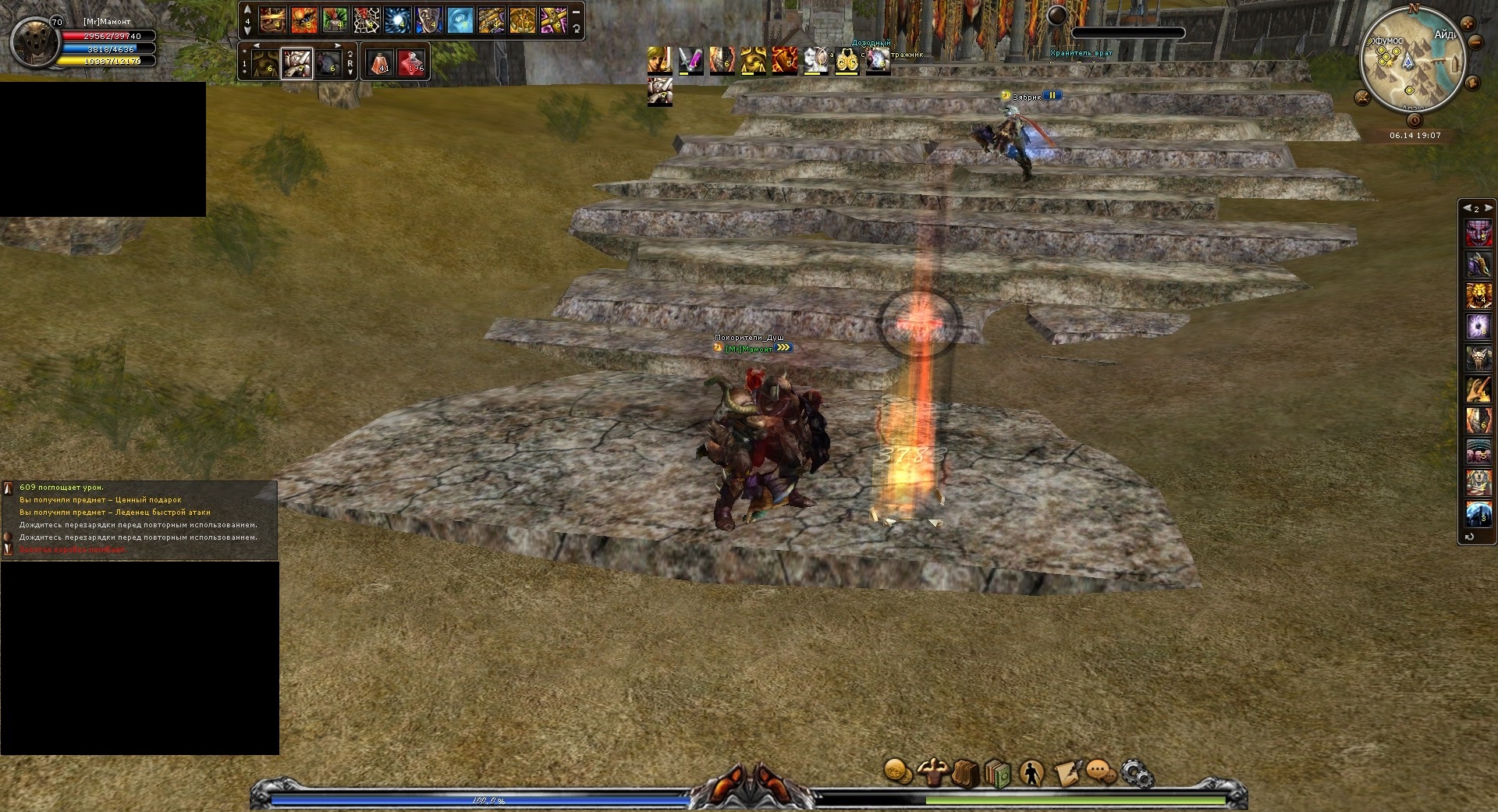Zoom out the minimap with minus button

1475,43
